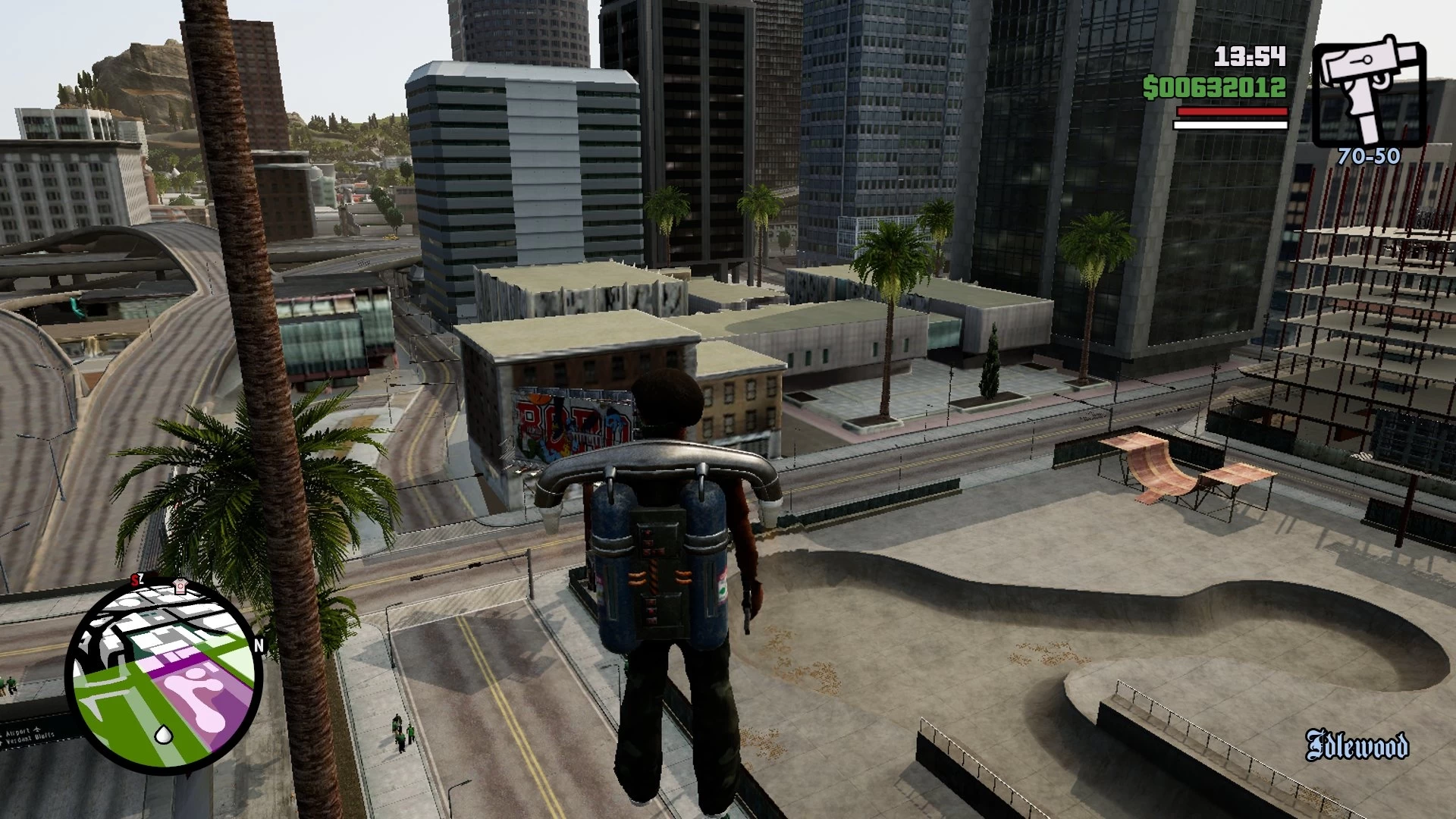Click the north N compass marker
The image size is (1456, 819).
pos(259,646)
